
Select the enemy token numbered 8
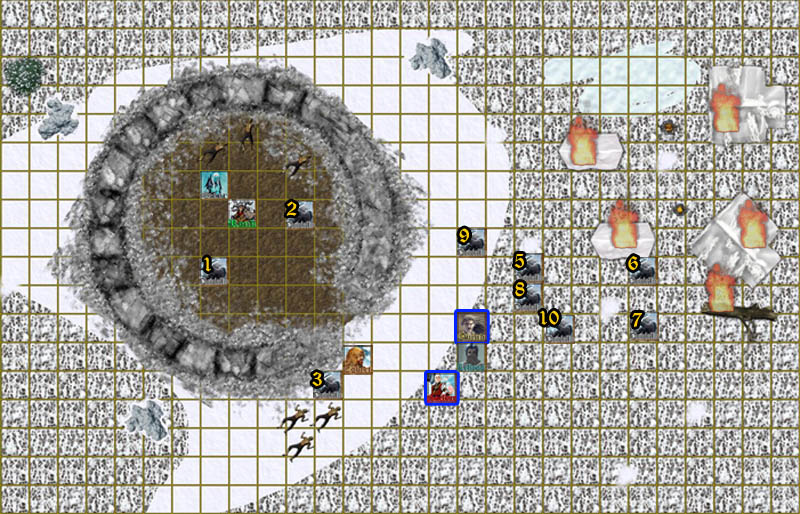pyautogui.click(x=528, y=296)
